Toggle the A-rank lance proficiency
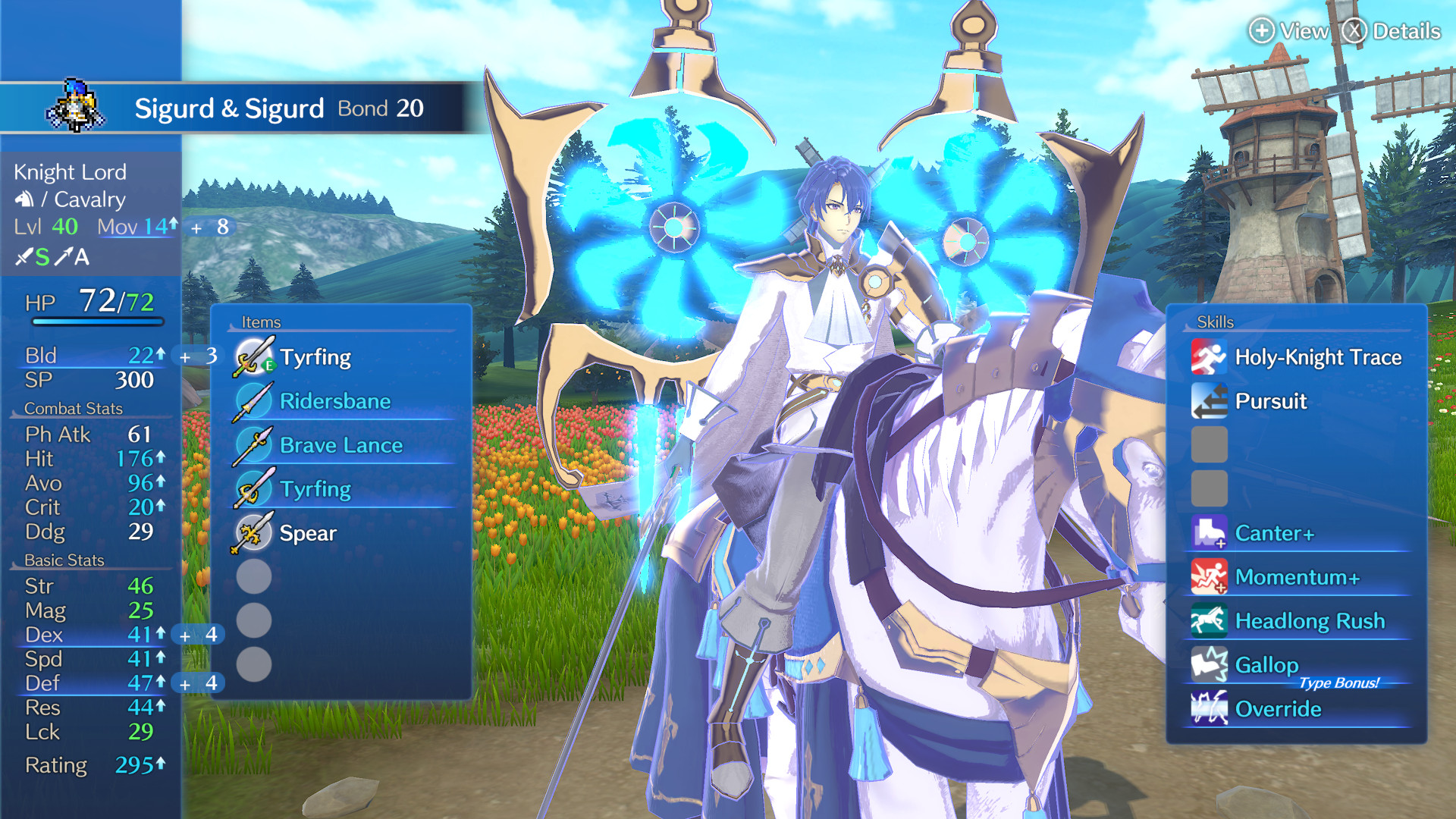1456x819 pixels. coord(76,258)
